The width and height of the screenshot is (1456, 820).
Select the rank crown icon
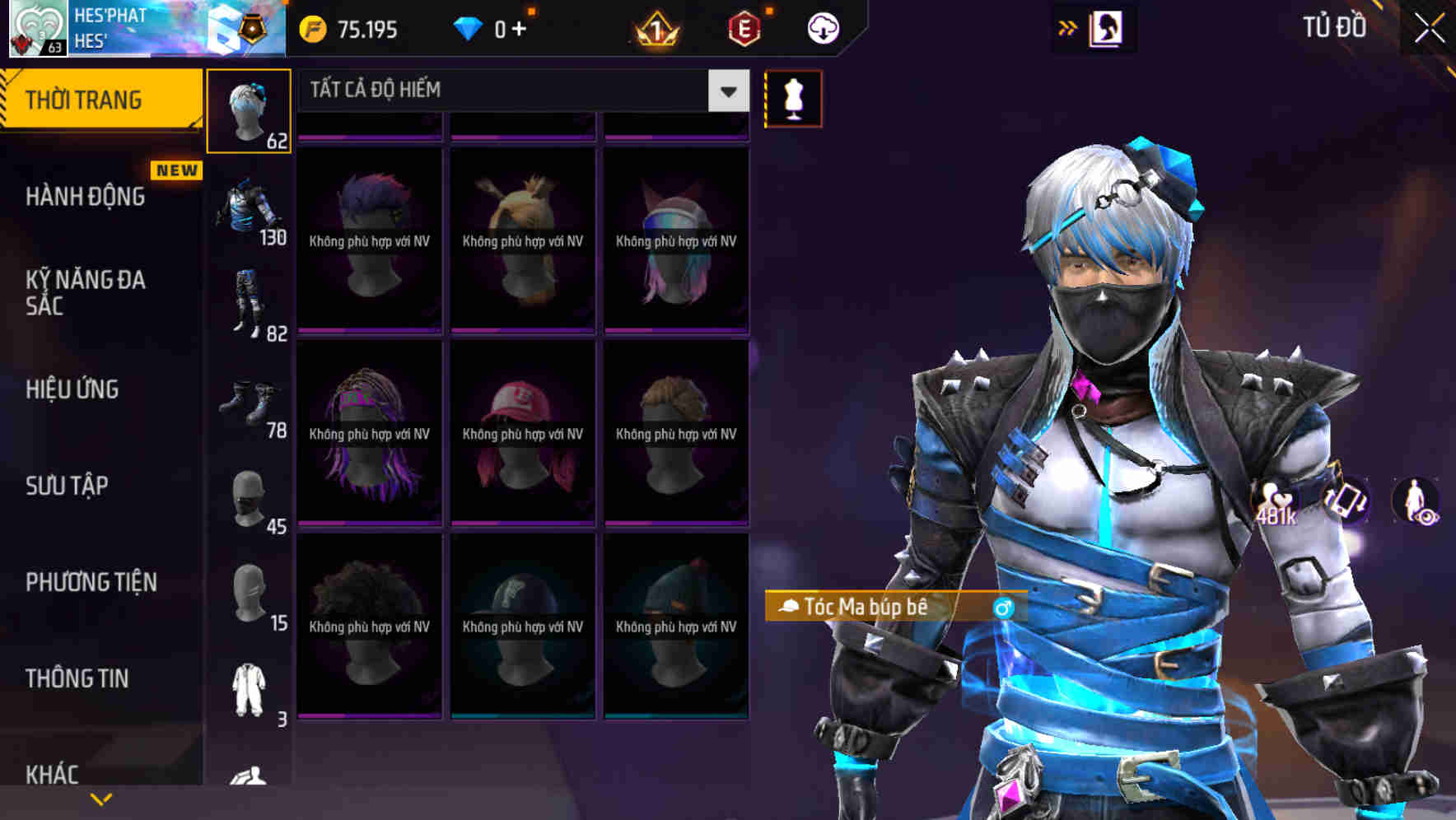click(x=655, y=27)
